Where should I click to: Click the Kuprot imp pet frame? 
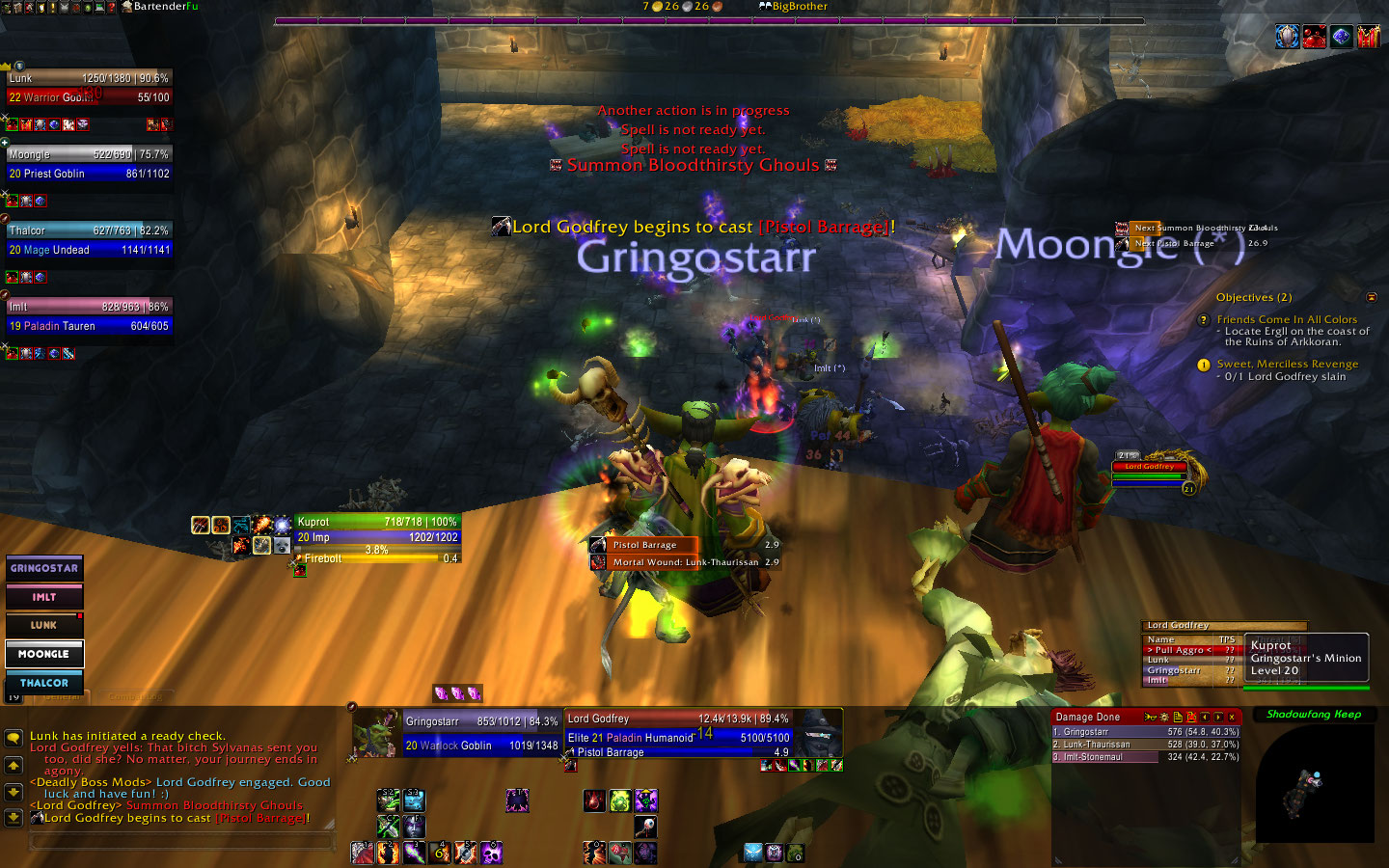click(377, 529)
